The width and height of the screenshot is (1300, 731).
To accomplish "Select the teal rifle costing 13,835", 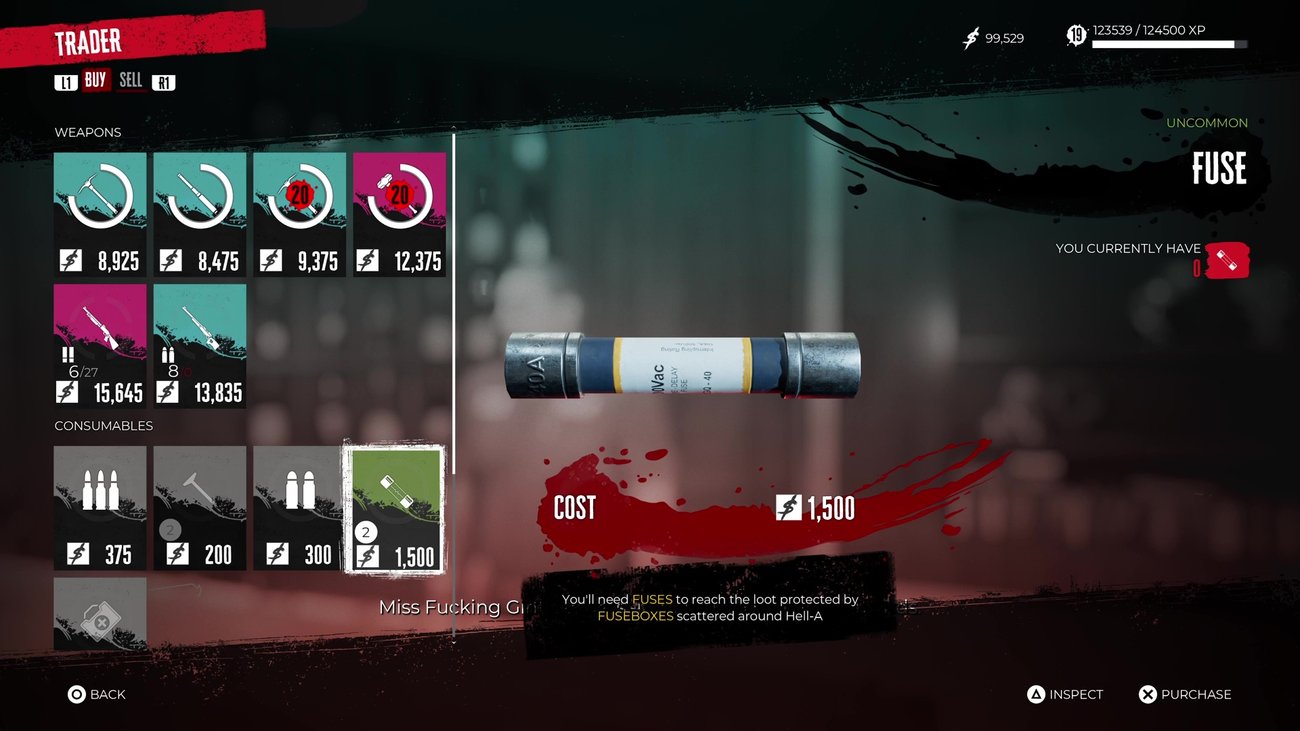I will [200, 346].
